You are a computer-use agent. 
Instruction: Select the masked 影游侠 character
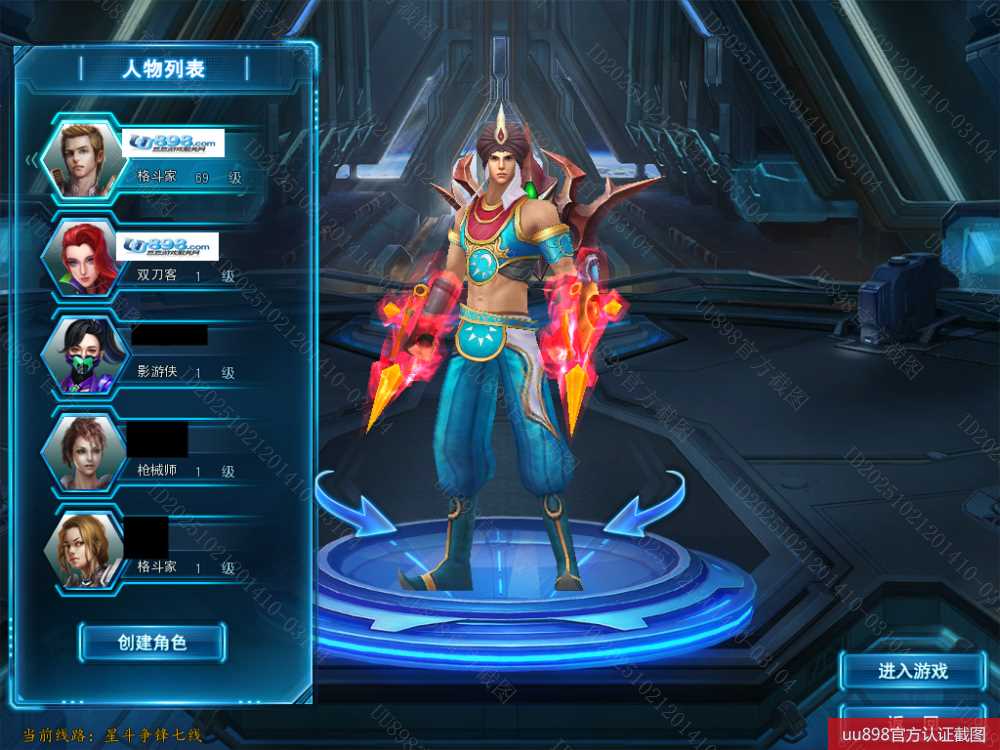(160, 356)
